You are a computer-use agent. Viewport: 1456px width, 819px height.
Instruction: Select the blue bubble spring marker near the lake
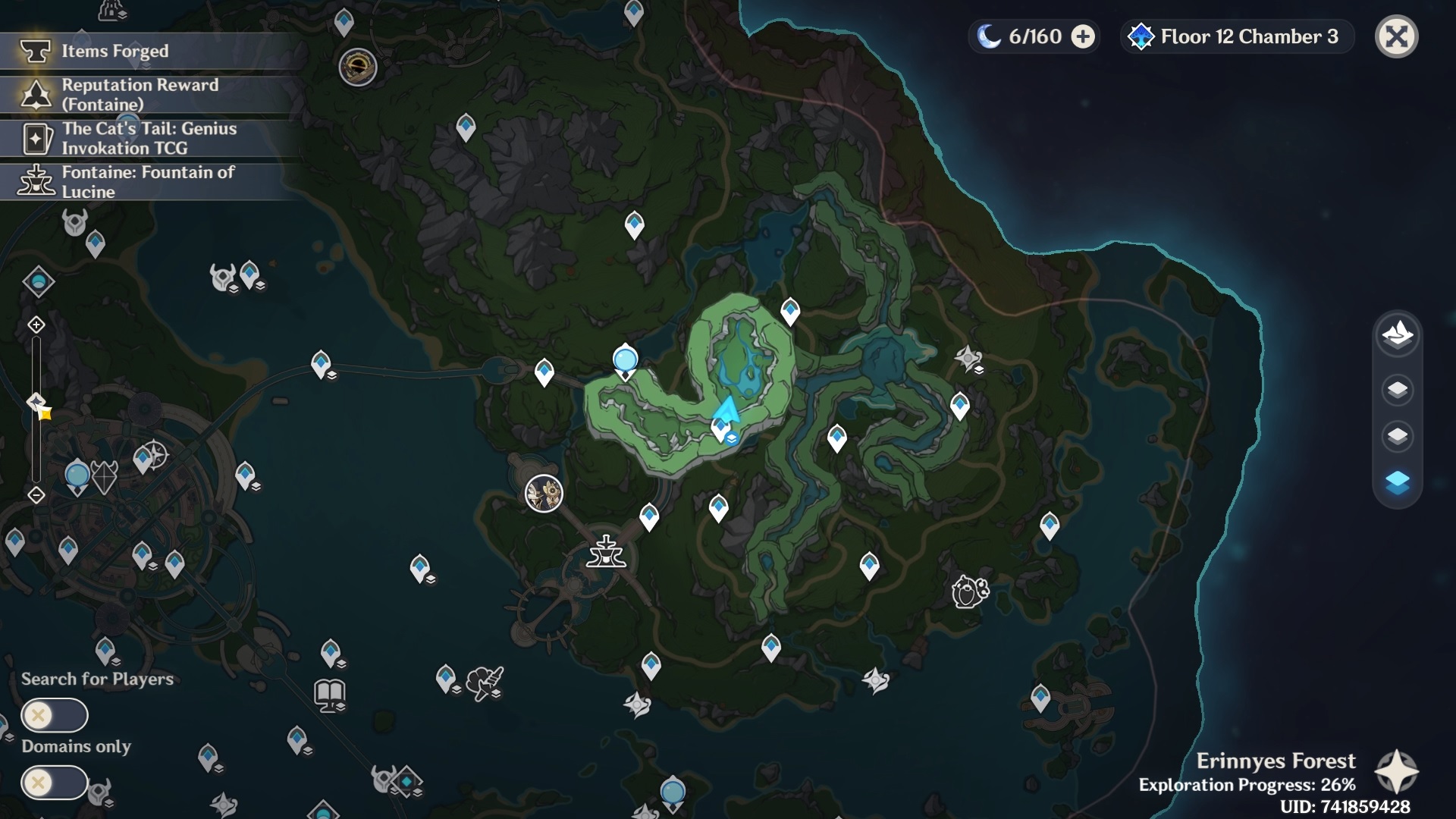[625, 358]
